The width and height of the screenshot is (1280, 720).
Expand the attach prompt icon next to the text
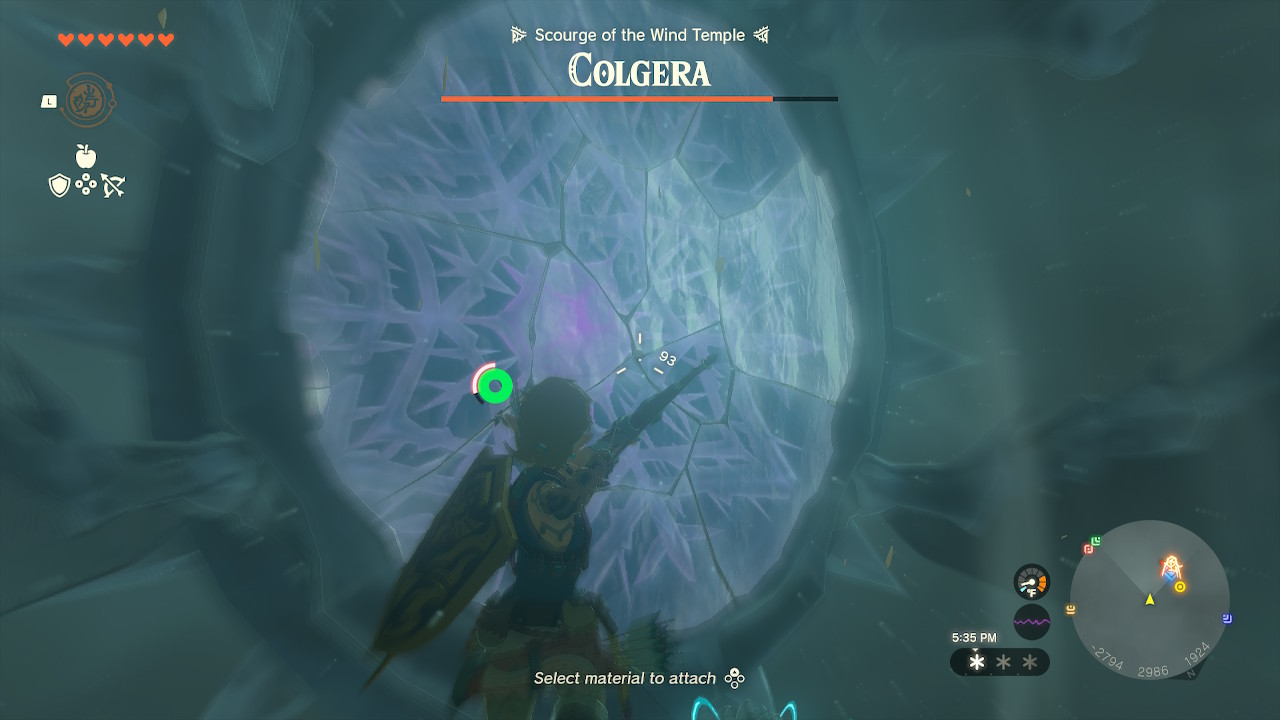(x=733, y=678)
